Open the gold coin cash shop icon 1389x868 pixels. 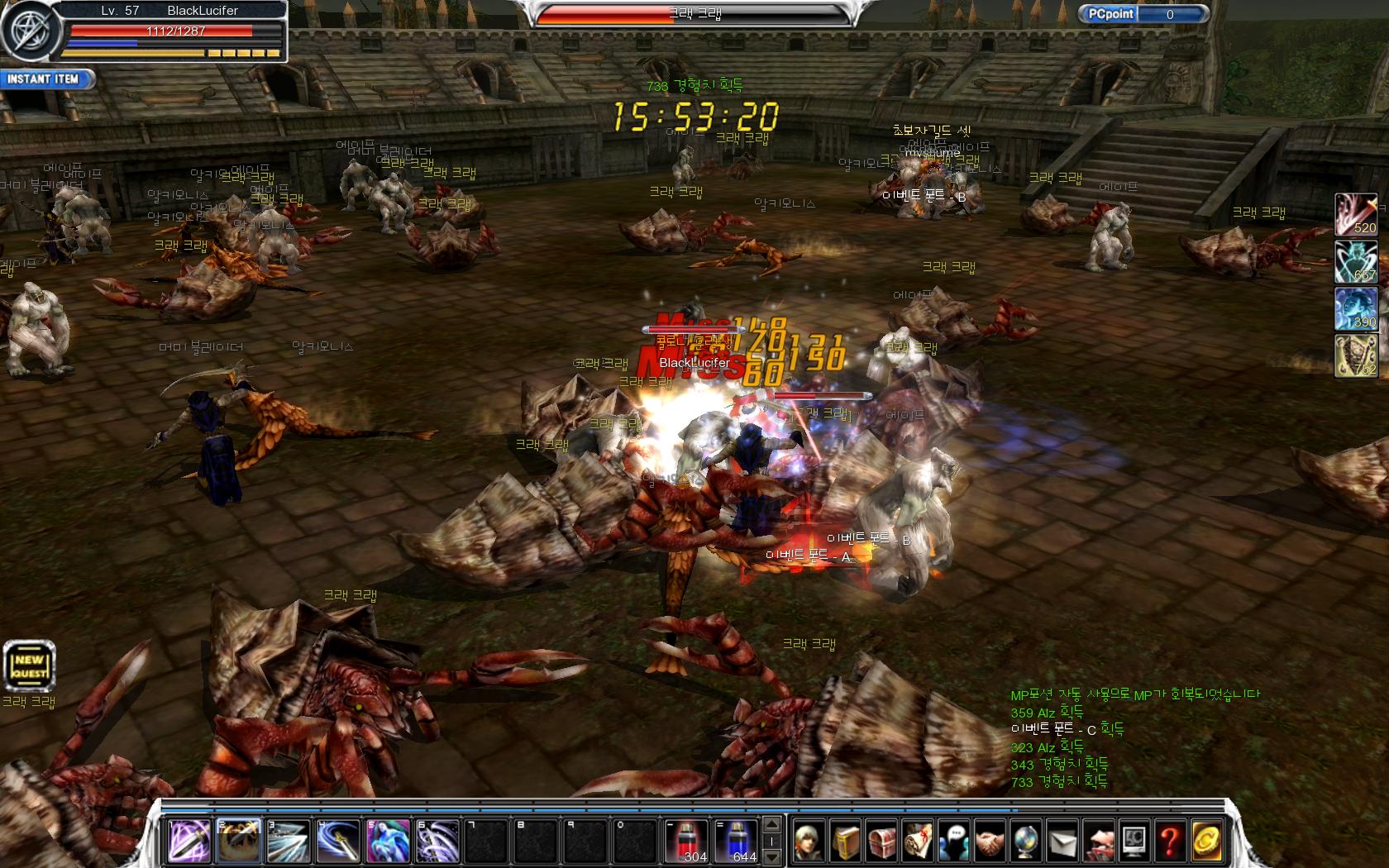[x=1205, y=841]
